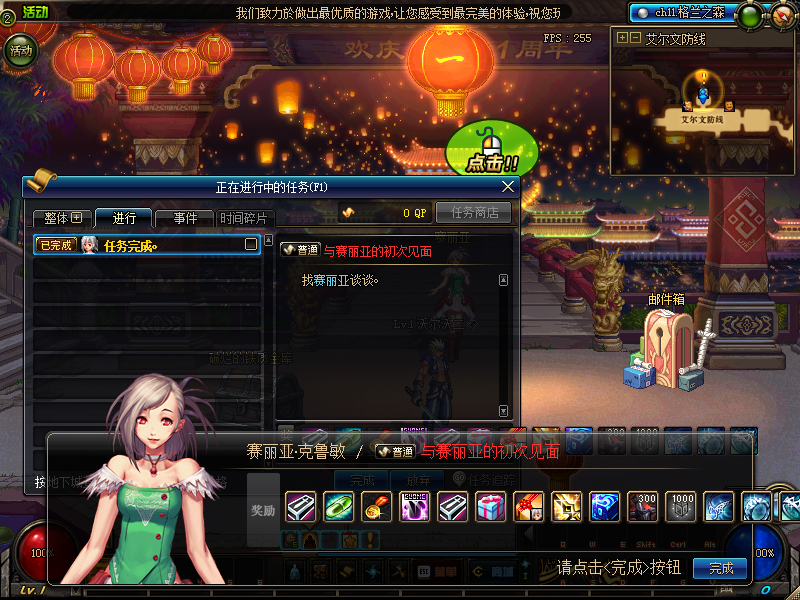The image size is (800, 600).
Task: Click the minimap plus zoom button
Action: 623,37
